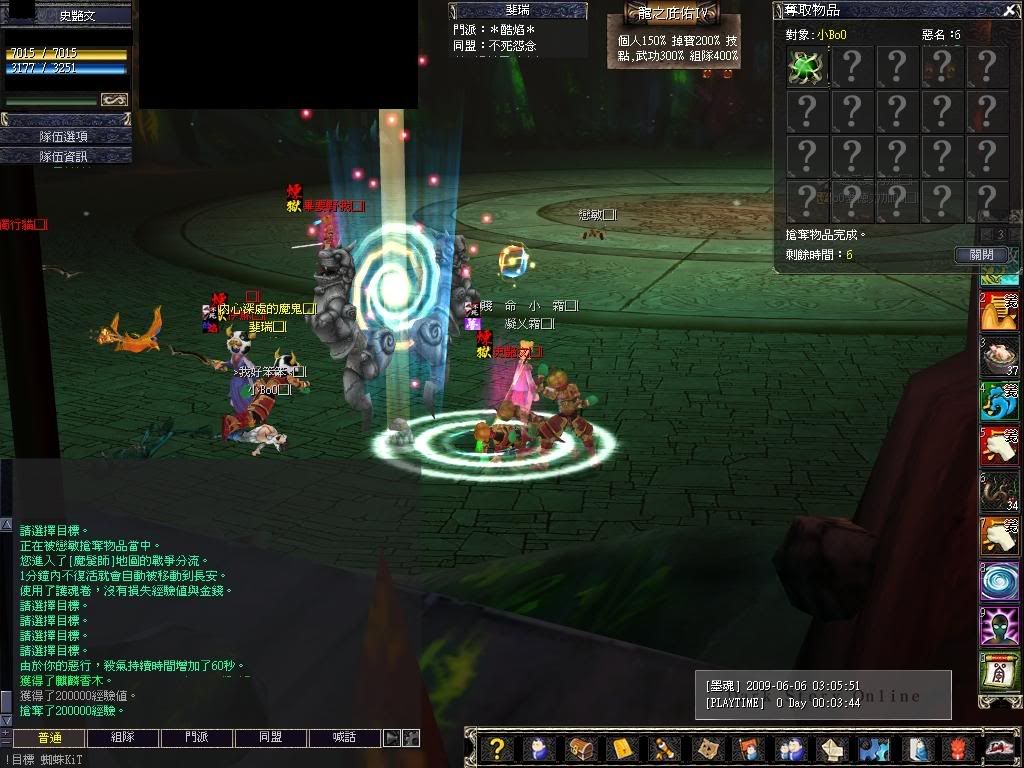Activate the green-eyed masked face skill
1024x768 pixels.
pyautogui.click(x=998, y=628)
